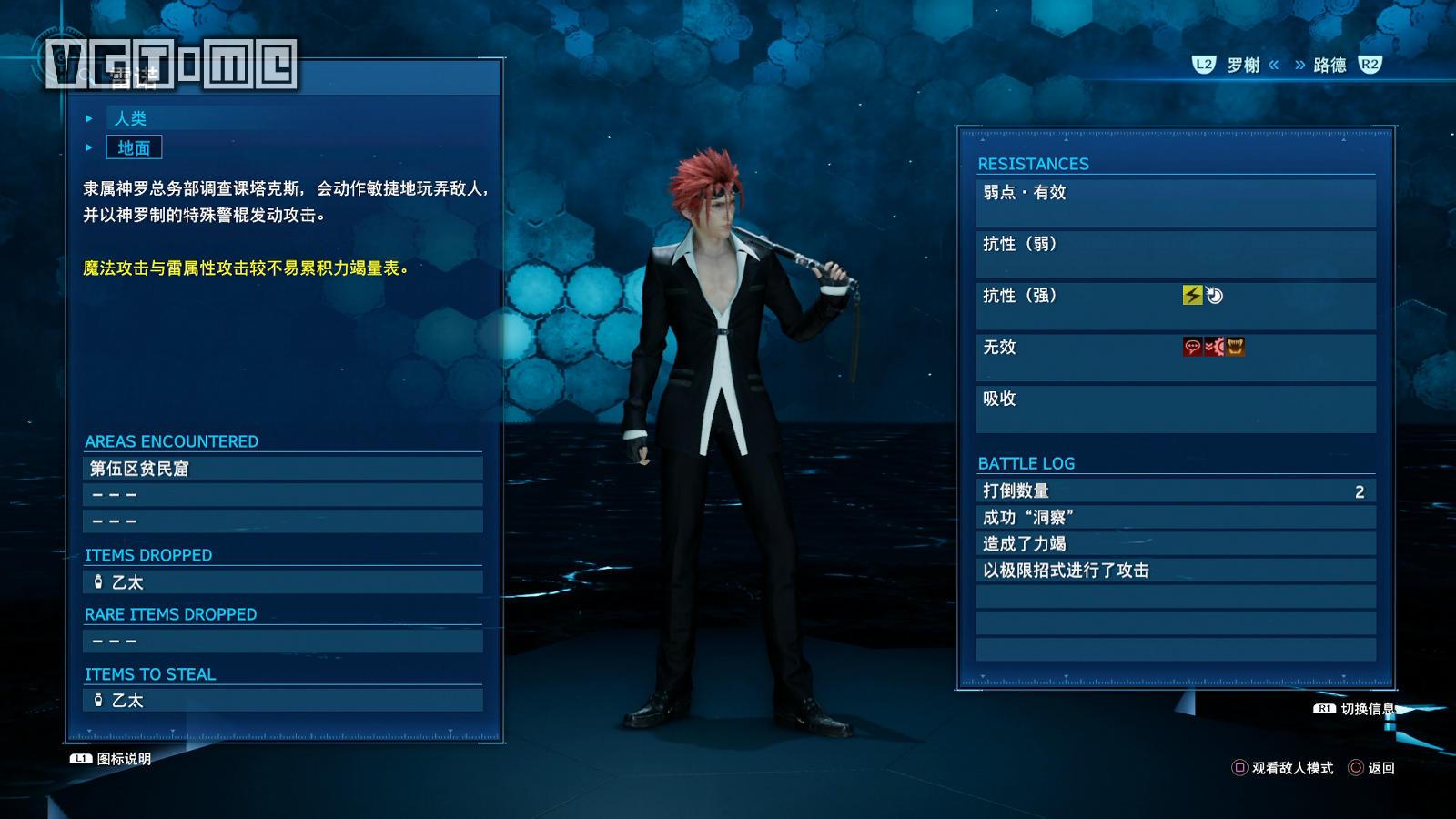Image resolution: width=1456 pixels, height=819 pixels.
Task: Click the sleep resistance icon next to lightning
Action: pyautogui.click(x=1215, y=295)
